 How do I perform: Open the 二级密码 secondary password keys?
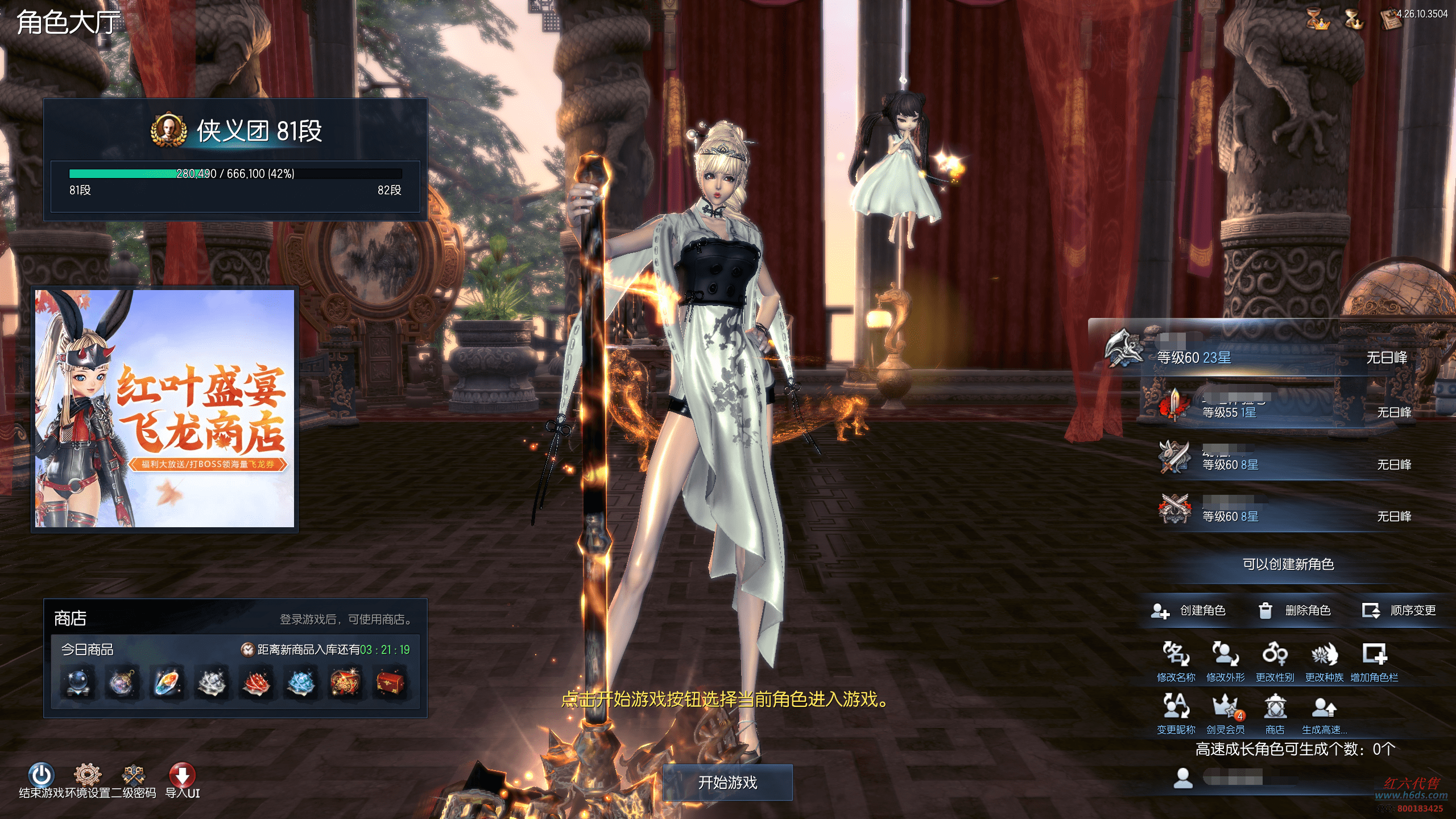(x=134, y=775)
